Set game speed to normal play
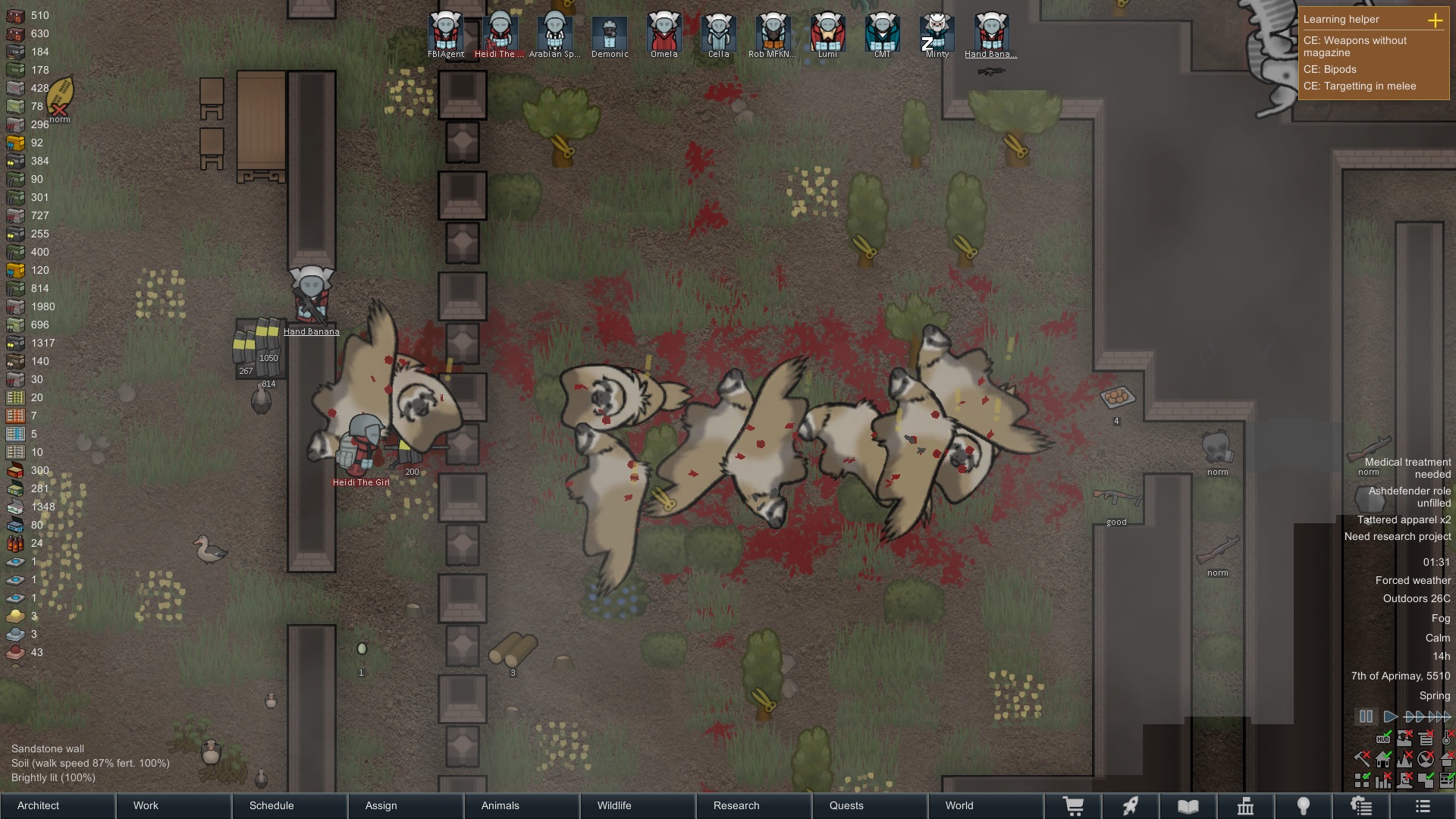 tap(1390, 717)
